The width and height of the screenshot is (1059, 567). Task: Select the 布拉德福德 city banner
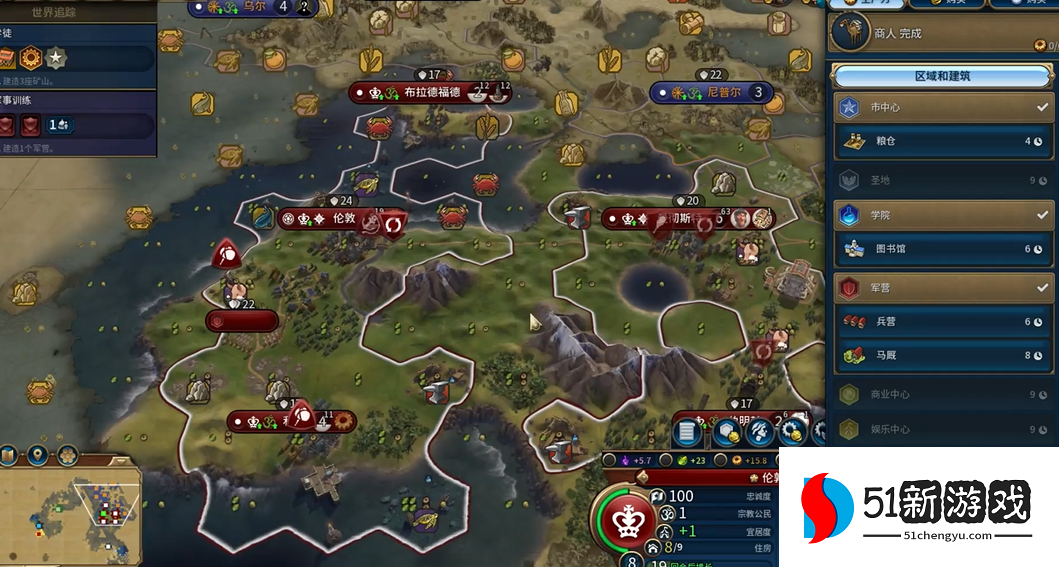[430, 92]
